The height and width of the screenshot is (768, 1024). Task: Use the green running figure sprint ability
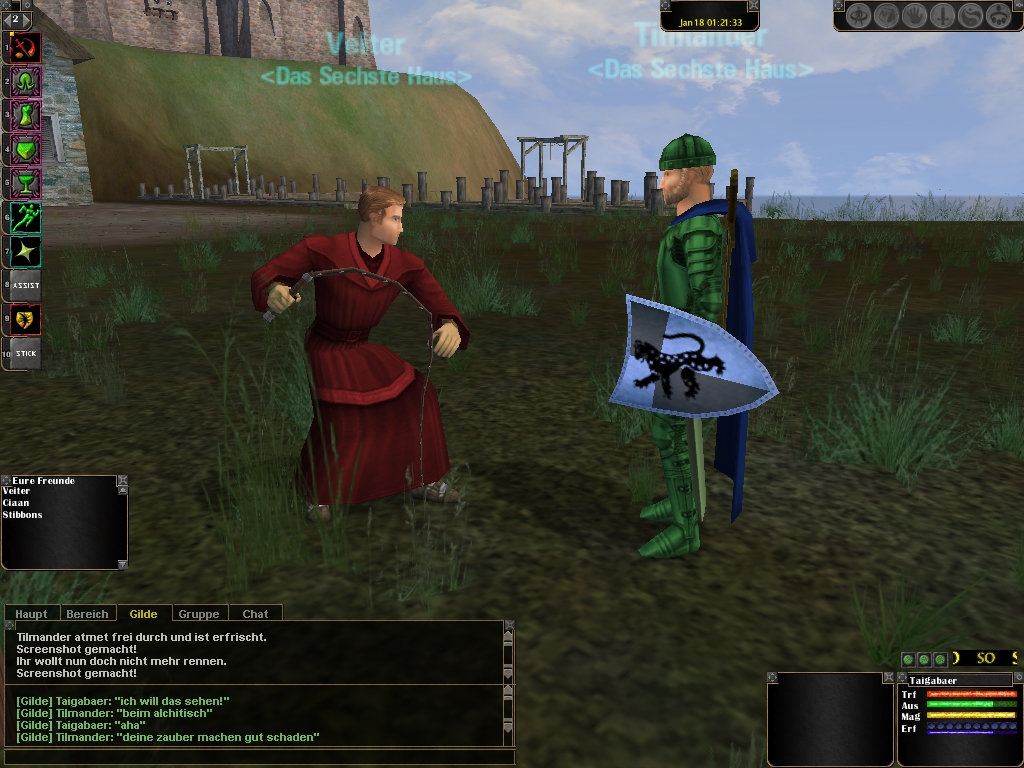[x=26, y=217]
